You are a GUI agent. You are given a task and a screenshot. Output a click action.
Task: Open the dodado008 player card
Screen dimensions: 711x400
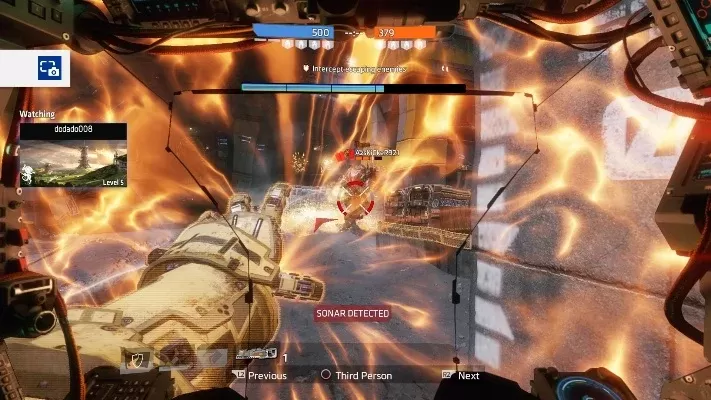[x=73, y=156]
